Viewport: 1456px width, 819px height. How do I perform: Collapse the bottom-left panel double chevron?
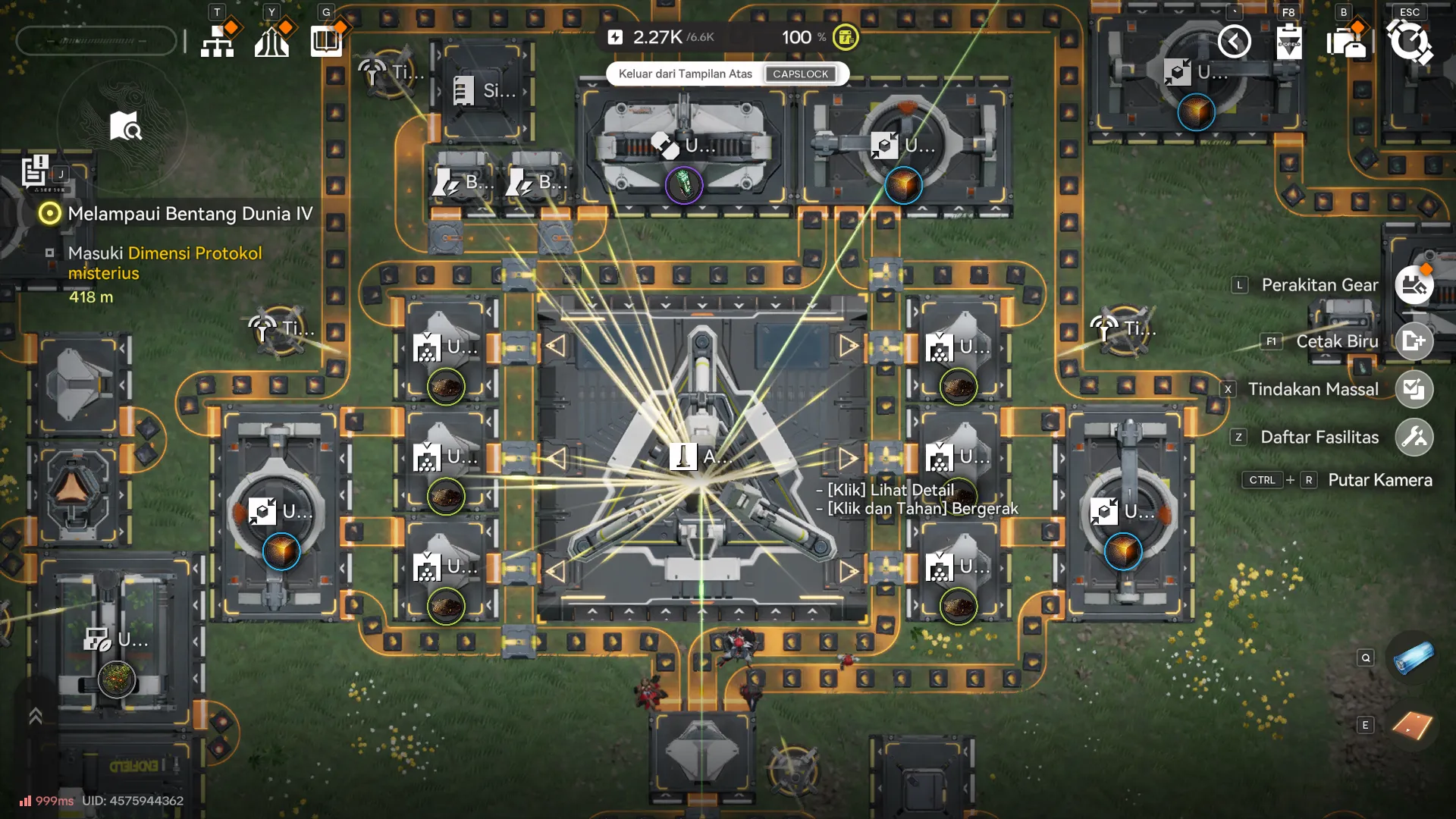tap(36, 716)
